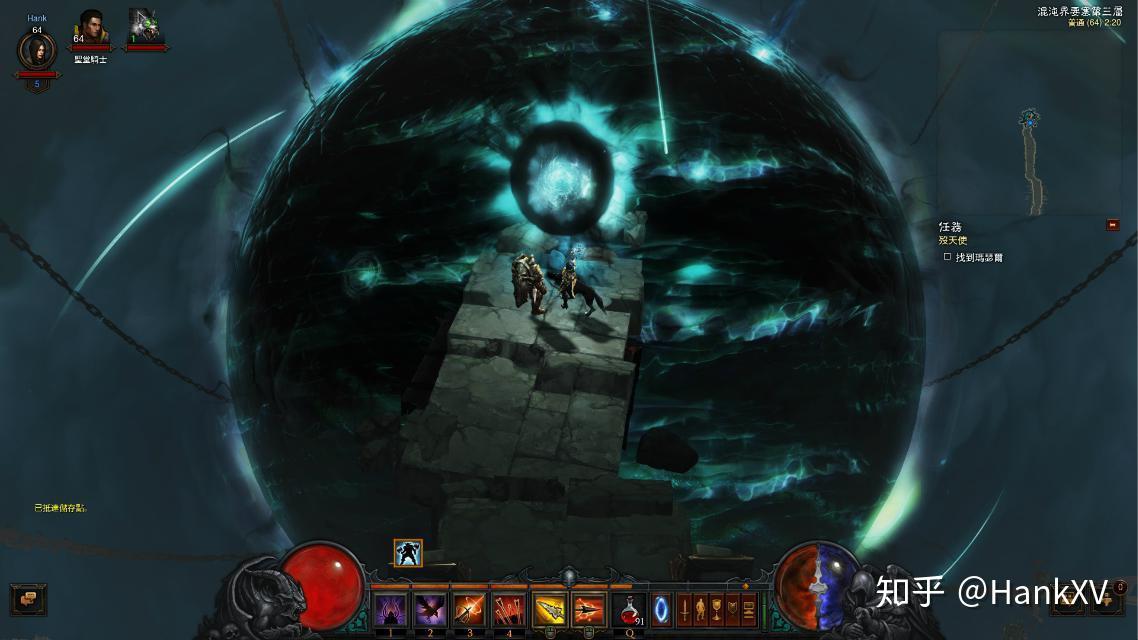The image size is (1138, 640).
Task: Open the shield banner menu icon
Action: (x=733, y=609)
